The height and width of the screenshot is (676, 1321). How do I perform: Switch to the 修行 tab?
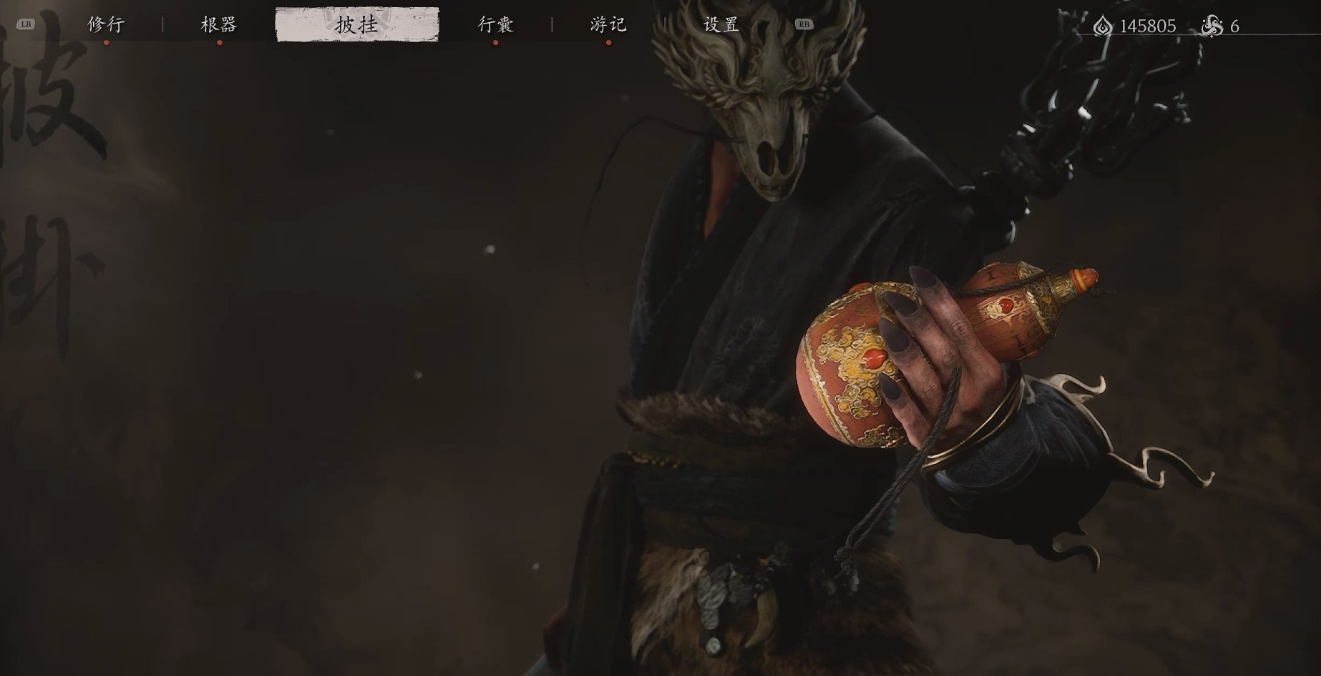(x=106, y=24)
